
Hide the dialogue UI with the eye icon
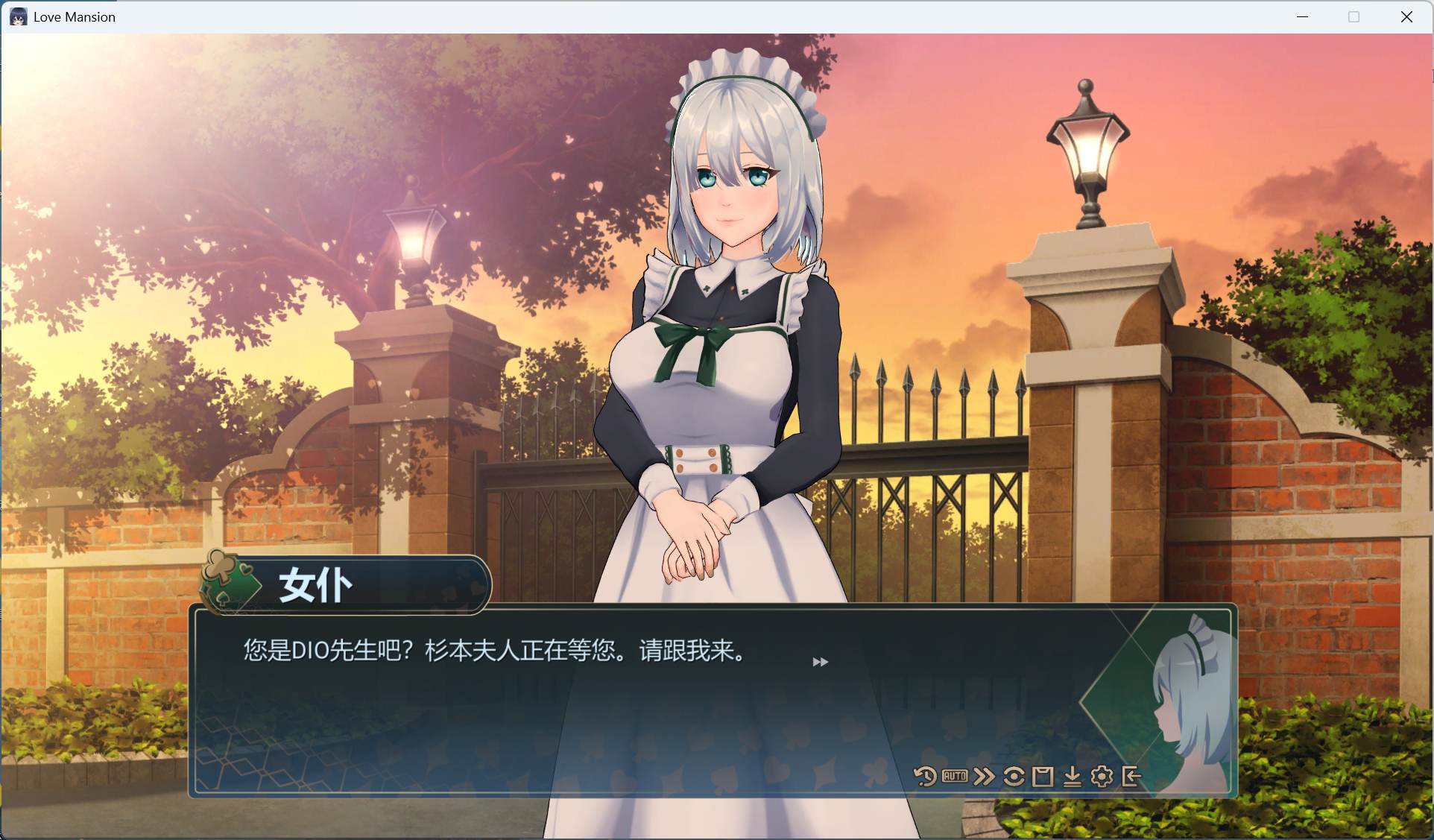tap(1014, 776)
